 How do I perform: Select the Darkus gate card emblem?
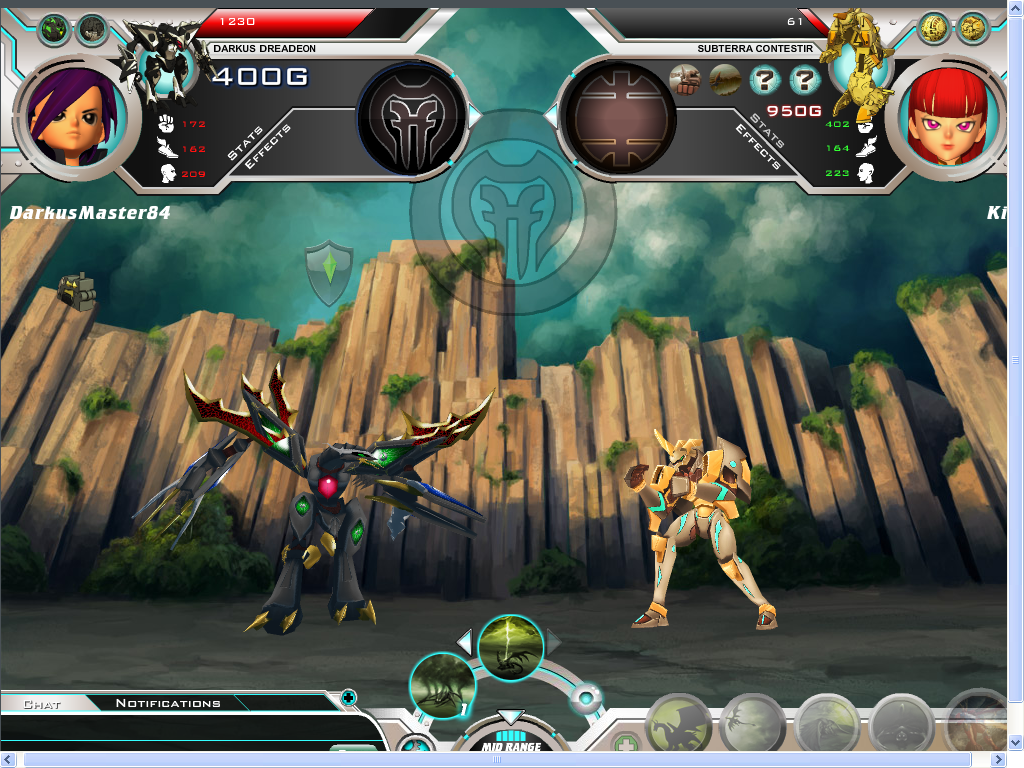(x=413, y=117)
